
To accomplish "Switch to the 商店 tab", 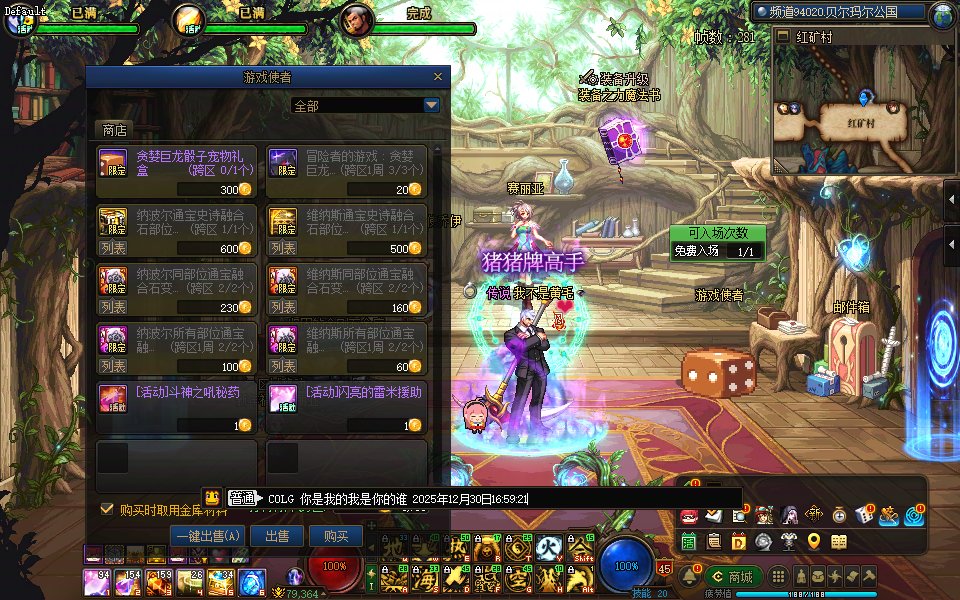I will coord(115,130).
